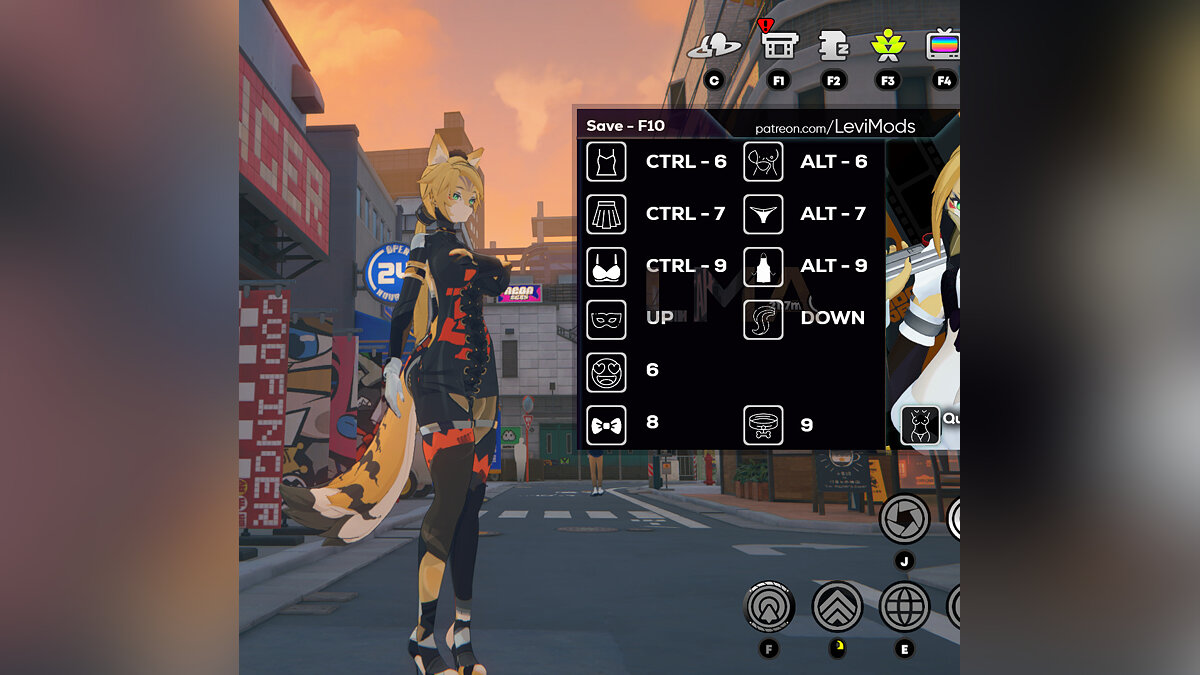This screenshot has height=675, width=1200.
Task: Click the tank top icon in mod panel
Action: pyautogui.click(x=606, y=162)
